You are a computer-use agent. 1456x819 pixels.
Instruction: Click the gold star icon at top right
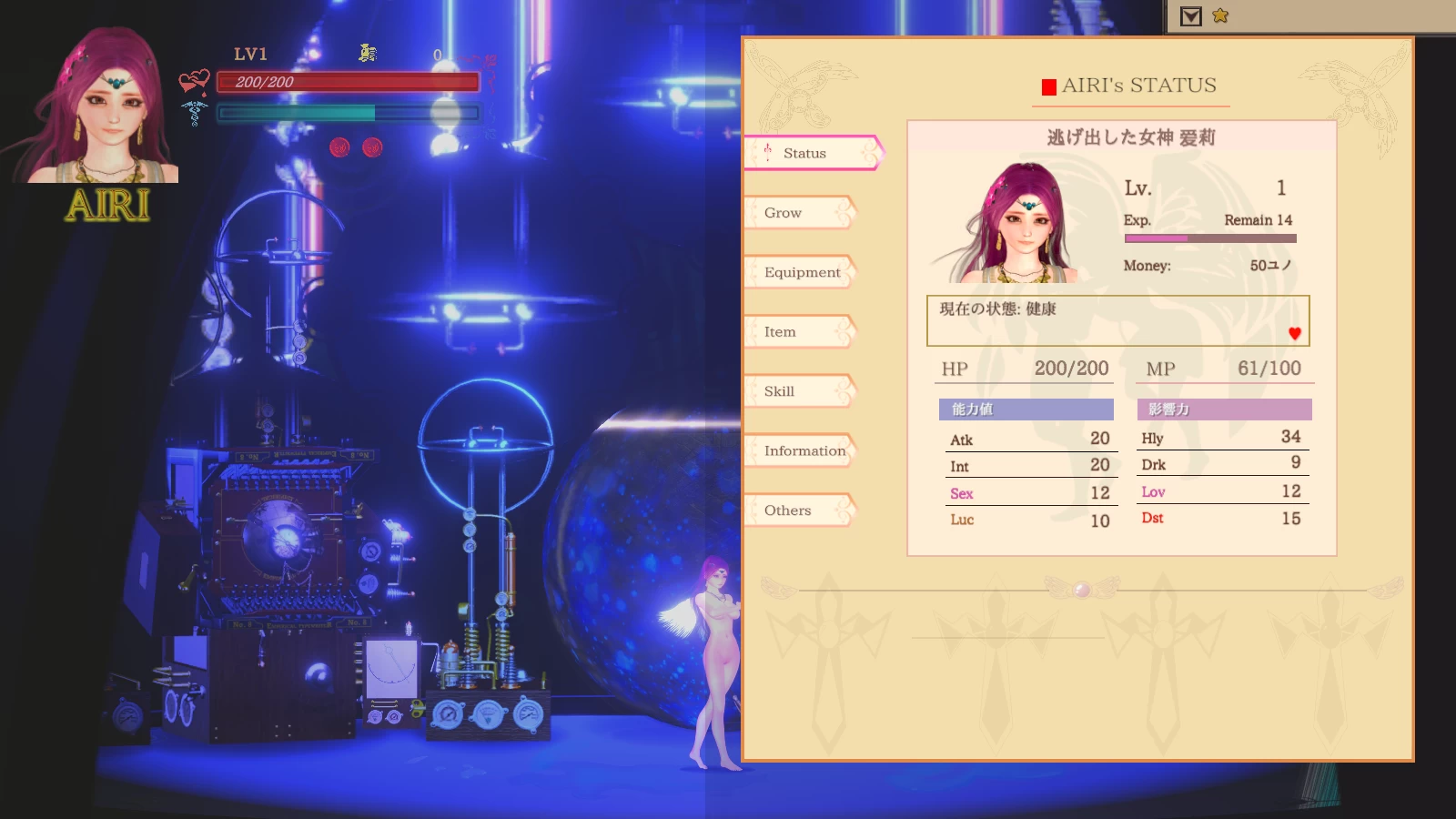click(1220, 15)
